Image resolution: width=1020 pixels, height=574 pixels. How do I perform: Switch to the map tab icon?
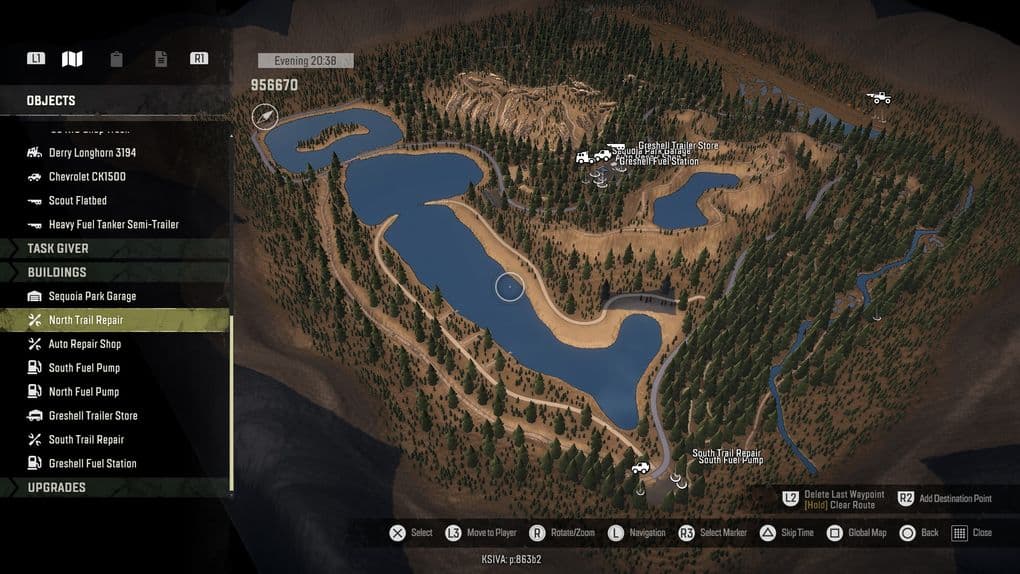72,59
